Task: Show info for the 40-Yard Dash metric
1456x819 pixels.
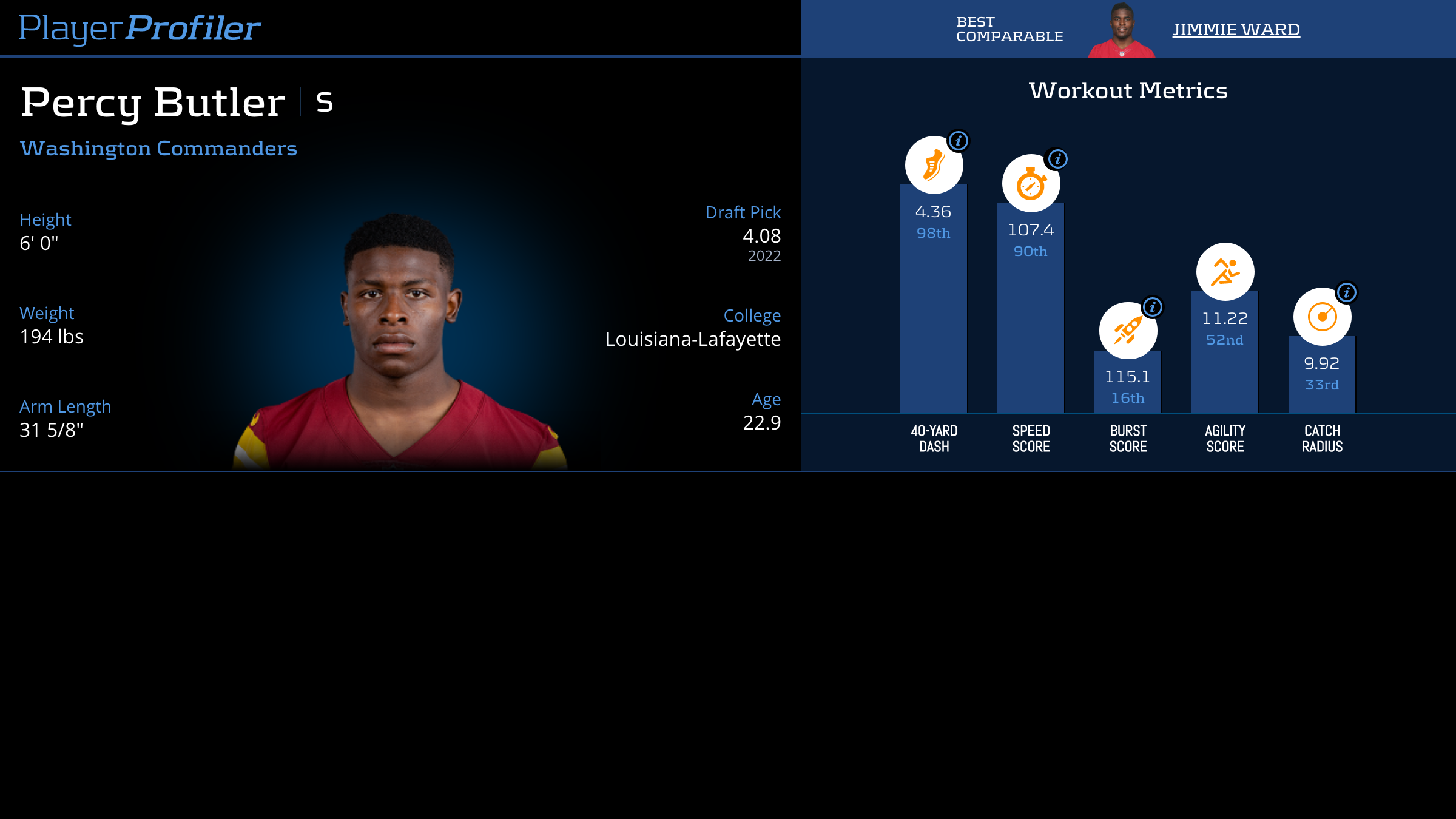Action: [959, 141]
